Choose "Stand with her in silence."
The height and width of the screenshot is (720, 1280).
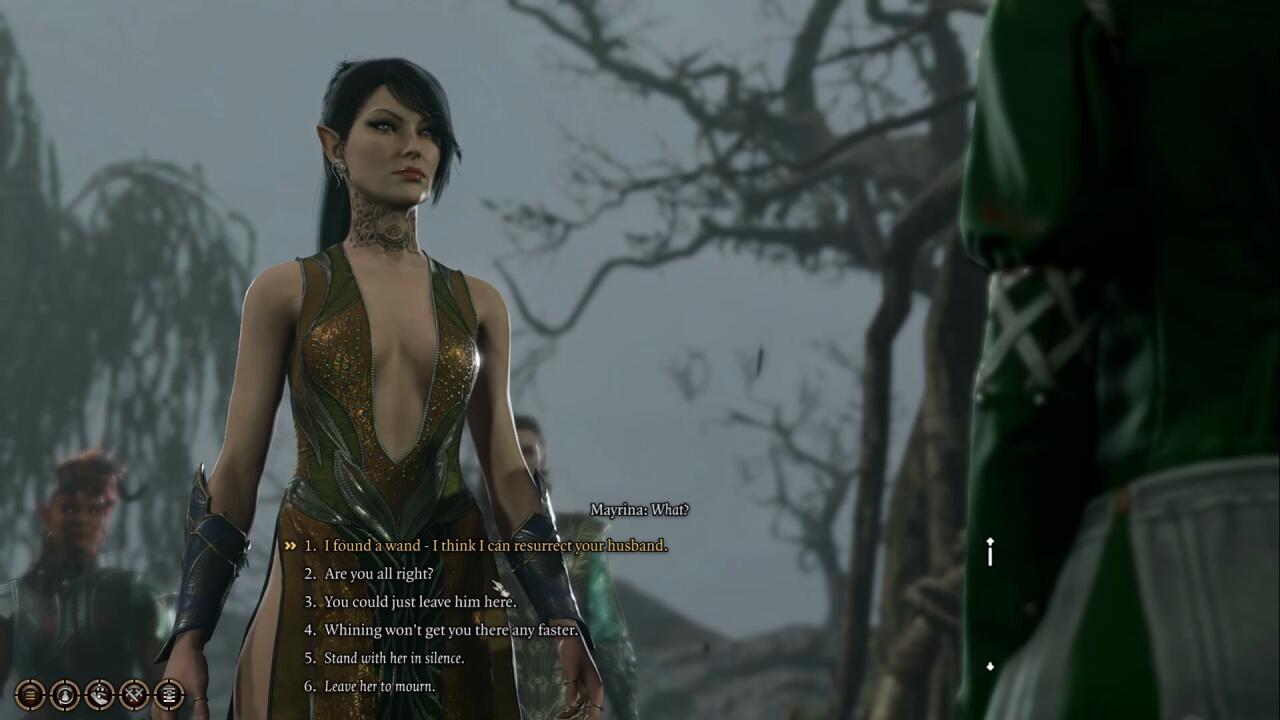pos(394,658)
